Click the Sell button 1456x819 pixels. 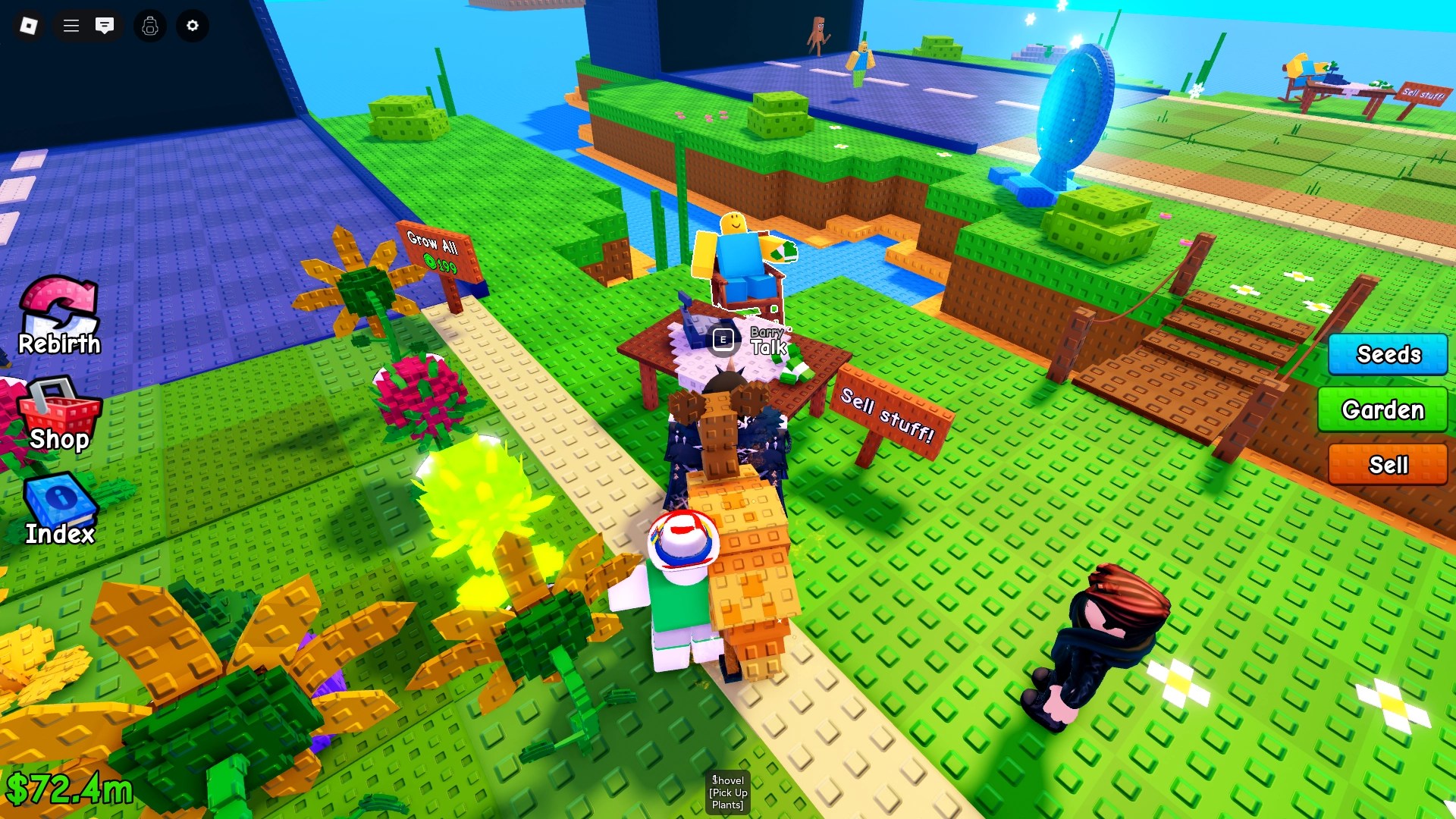click(1387, 463)
